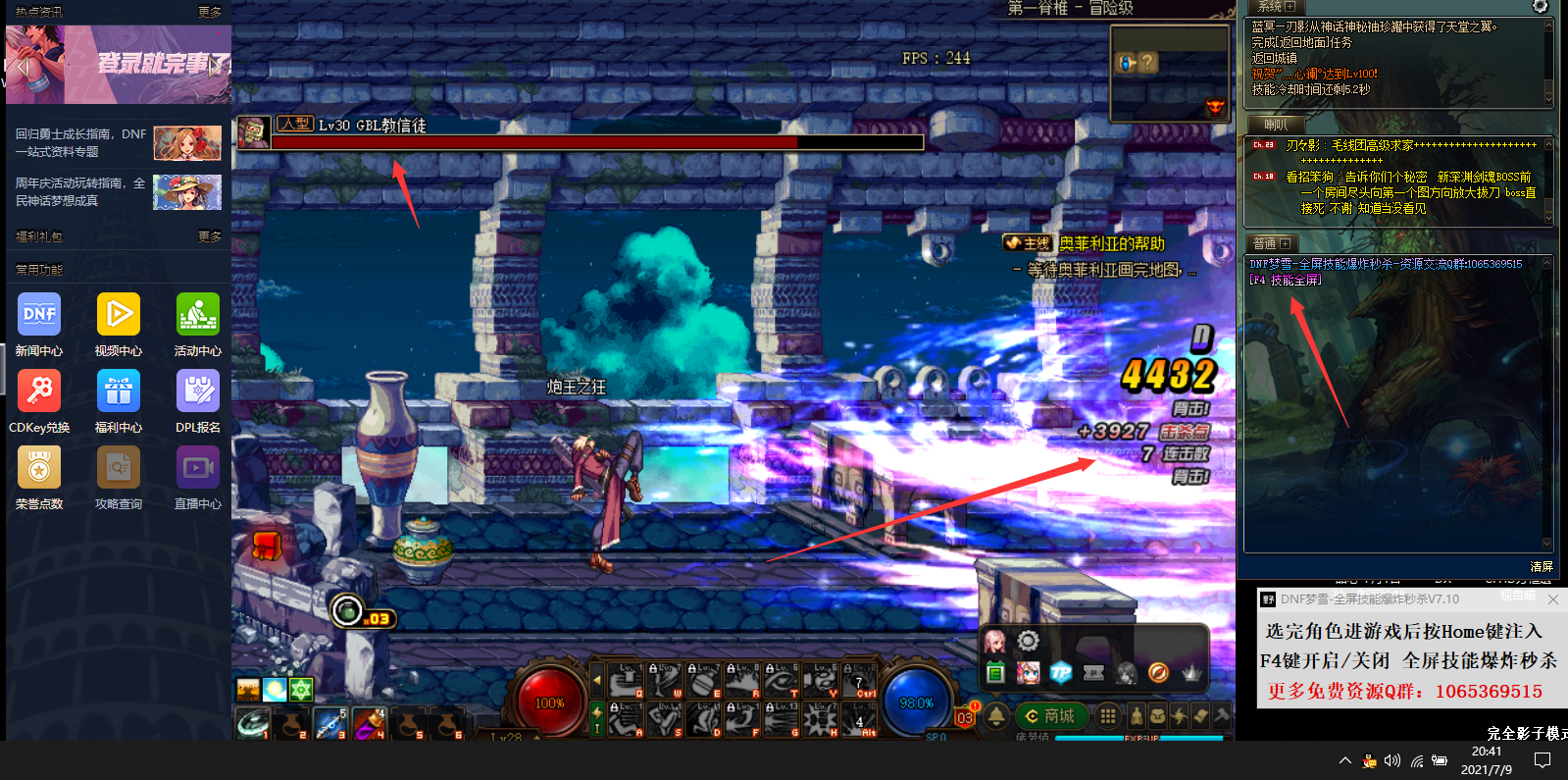The width and height of the screenshot is (1568, 780).
Task: Click the dungeon minimap
Action: pos(1169,74)
